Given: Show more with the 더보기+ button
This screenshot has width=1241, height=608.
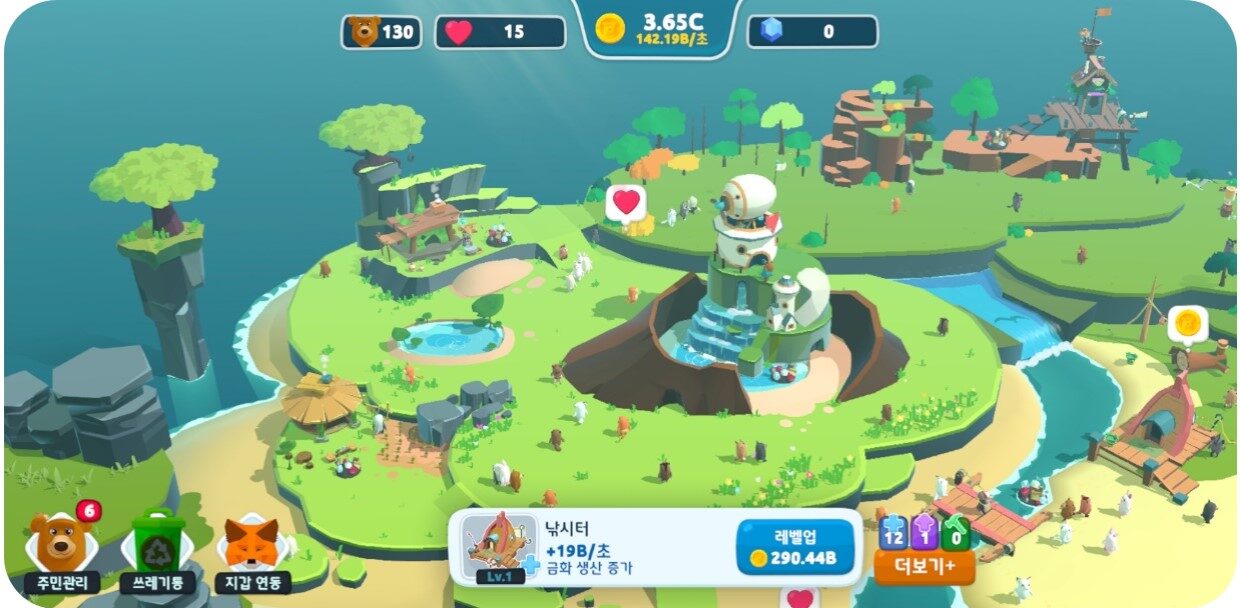Looking at the screenshot, I should tap(925, 568).
